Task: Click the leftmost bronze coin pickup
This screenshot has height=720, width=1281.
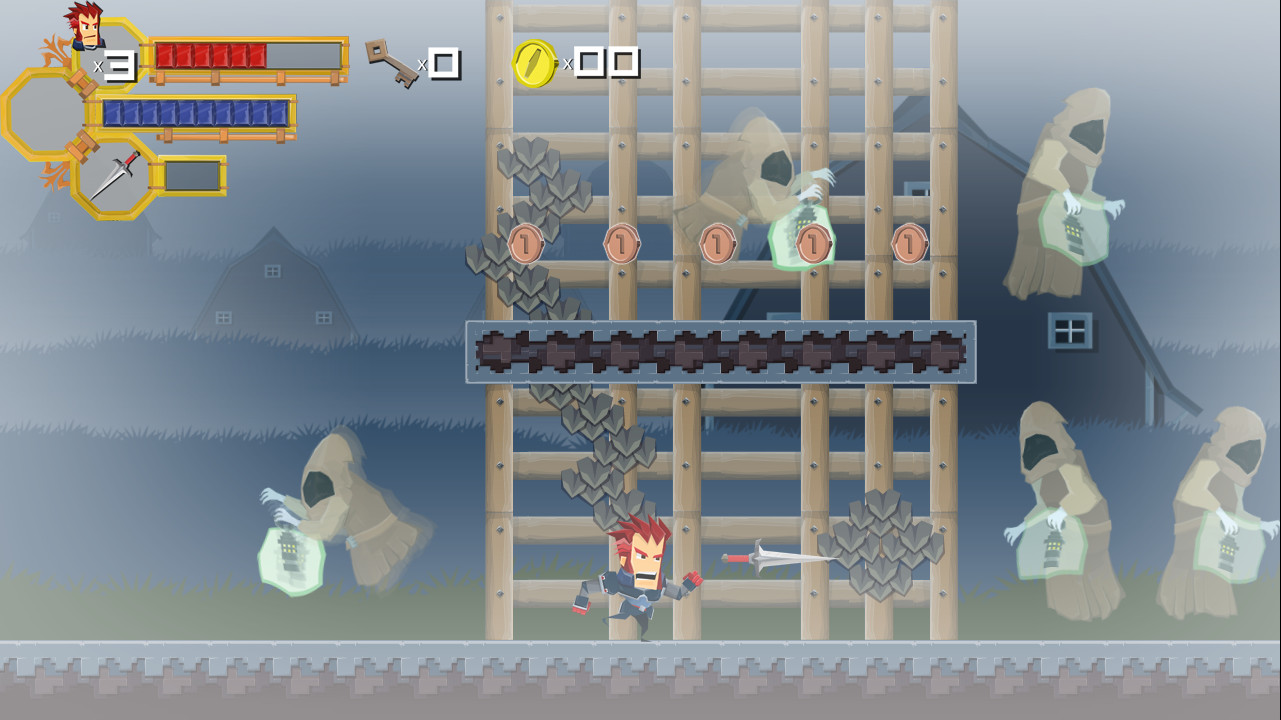Action: (524, 243)
